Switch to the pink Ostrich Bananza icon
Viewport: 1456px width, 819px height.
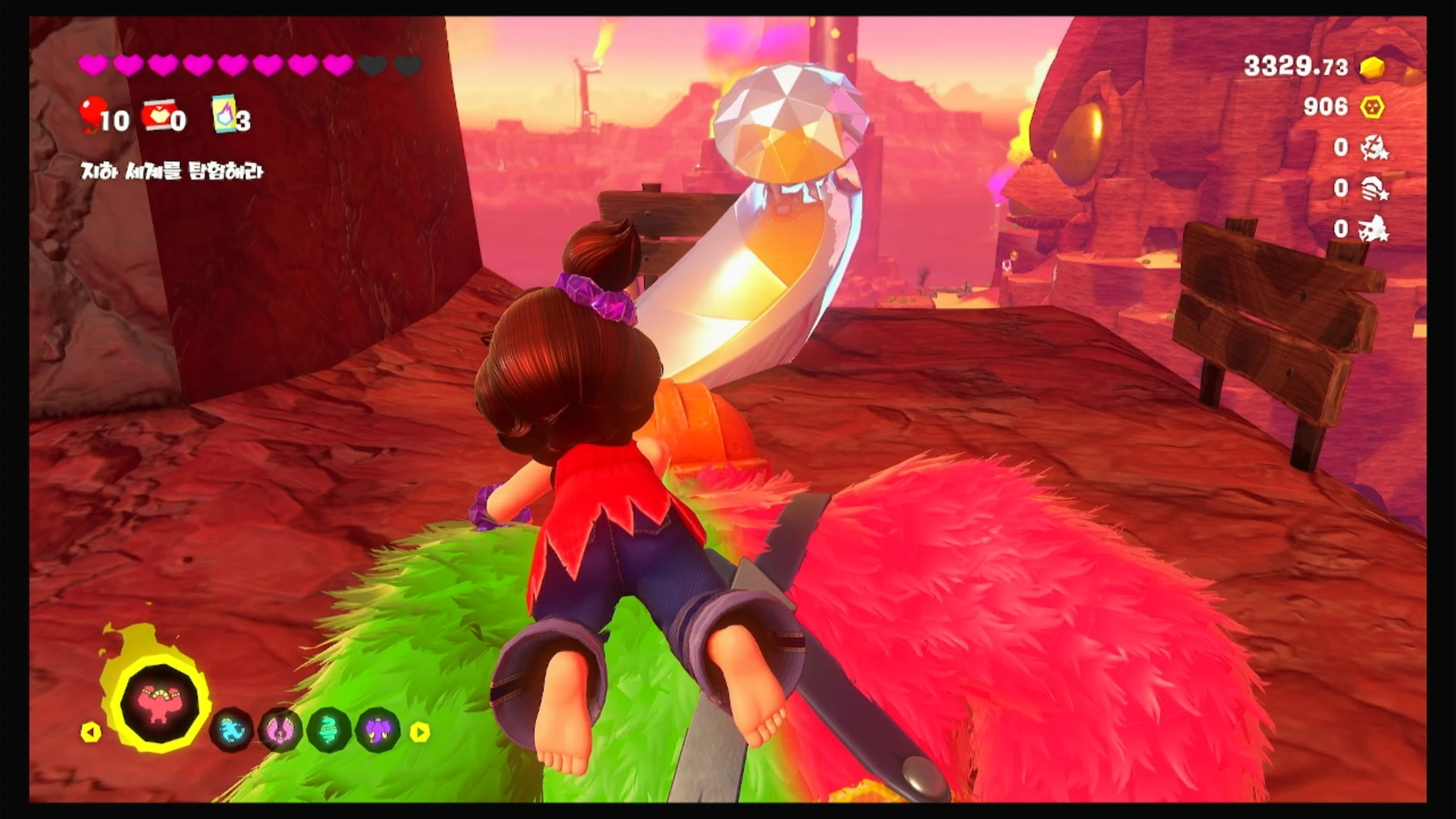pos(280,730)
